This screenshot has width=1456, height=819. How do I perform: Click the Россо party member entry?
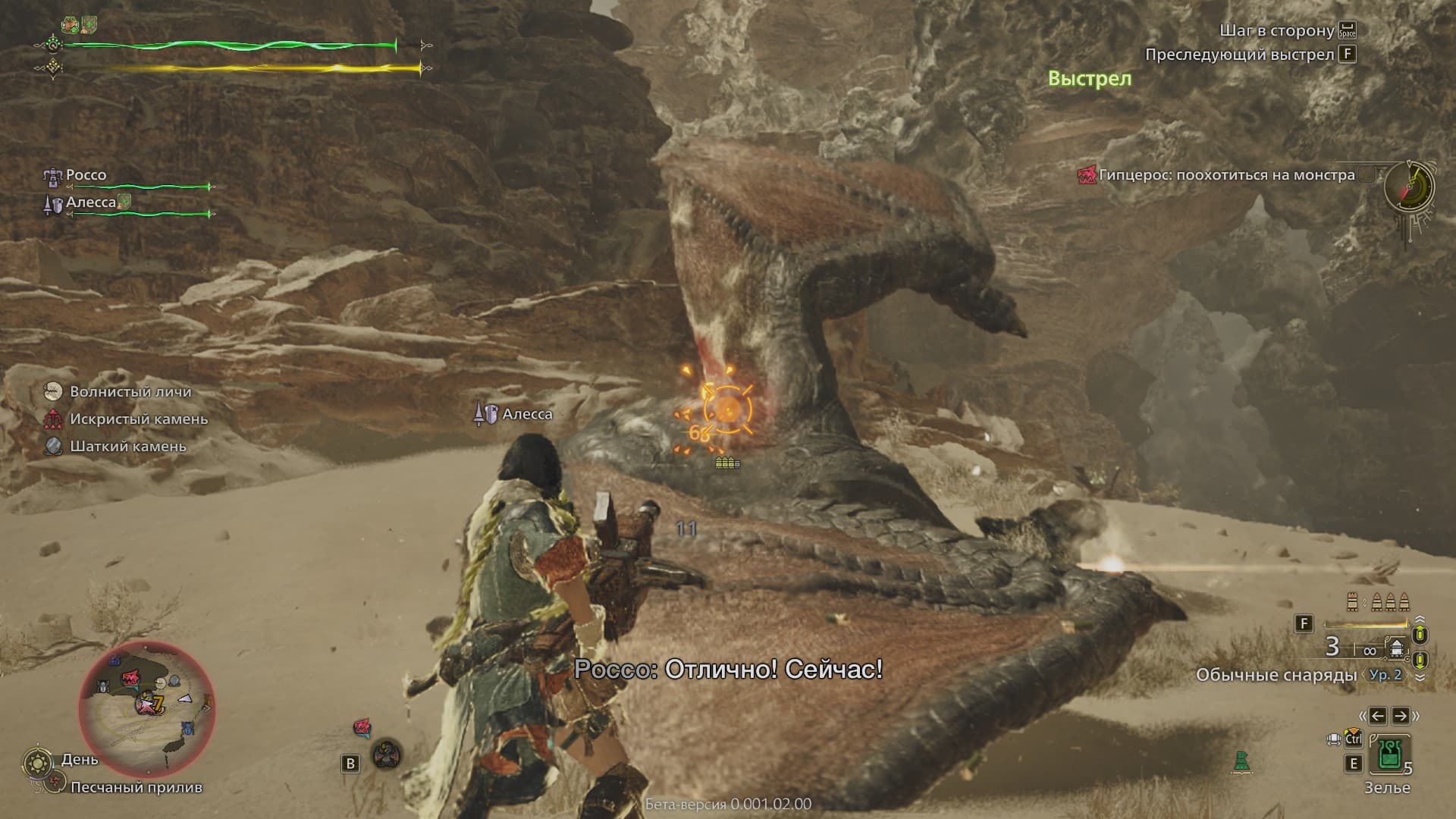(86, 175)
